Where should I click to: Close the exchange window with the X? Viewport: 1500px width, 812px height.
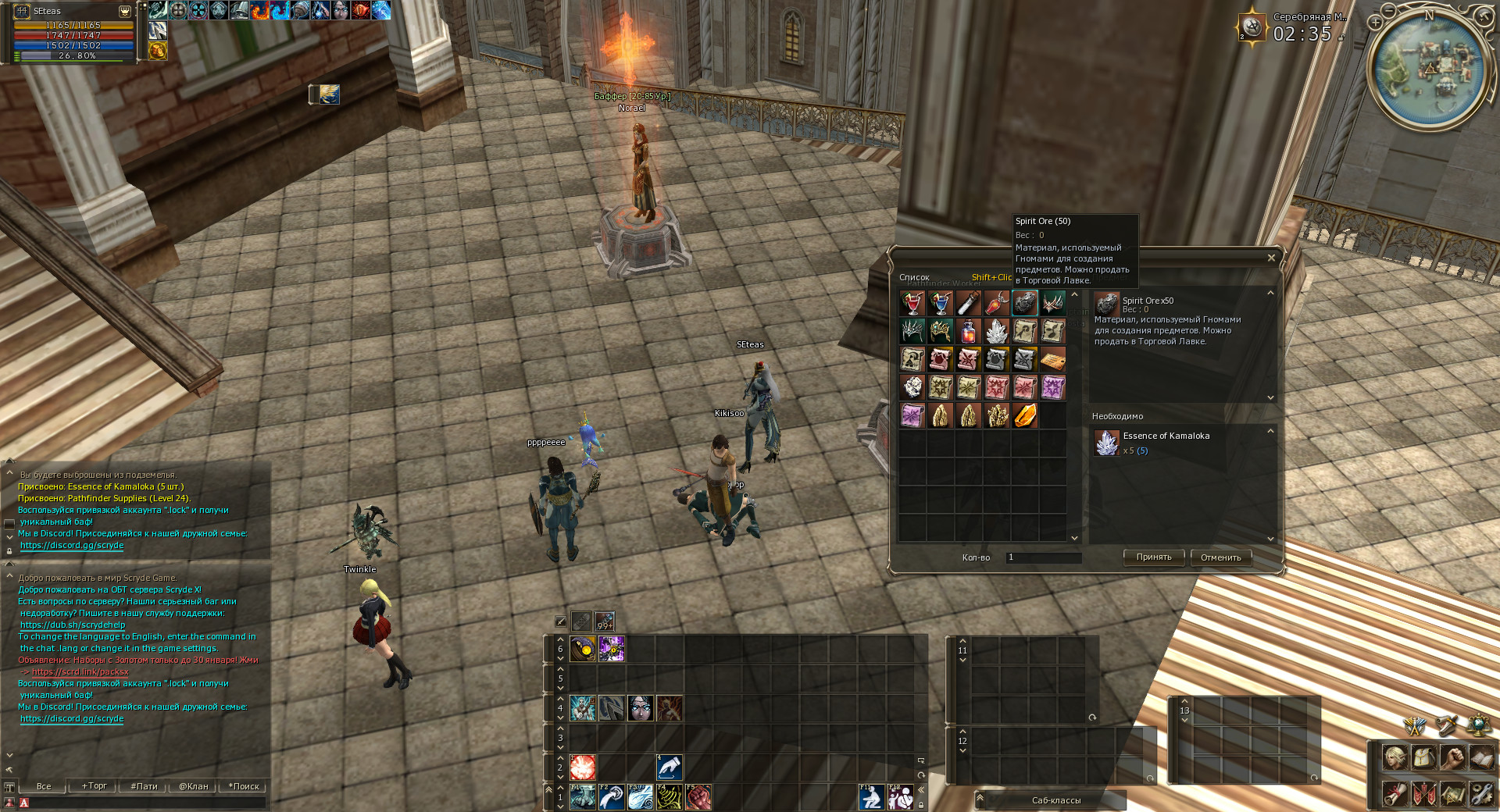[x=1271, y=258]
